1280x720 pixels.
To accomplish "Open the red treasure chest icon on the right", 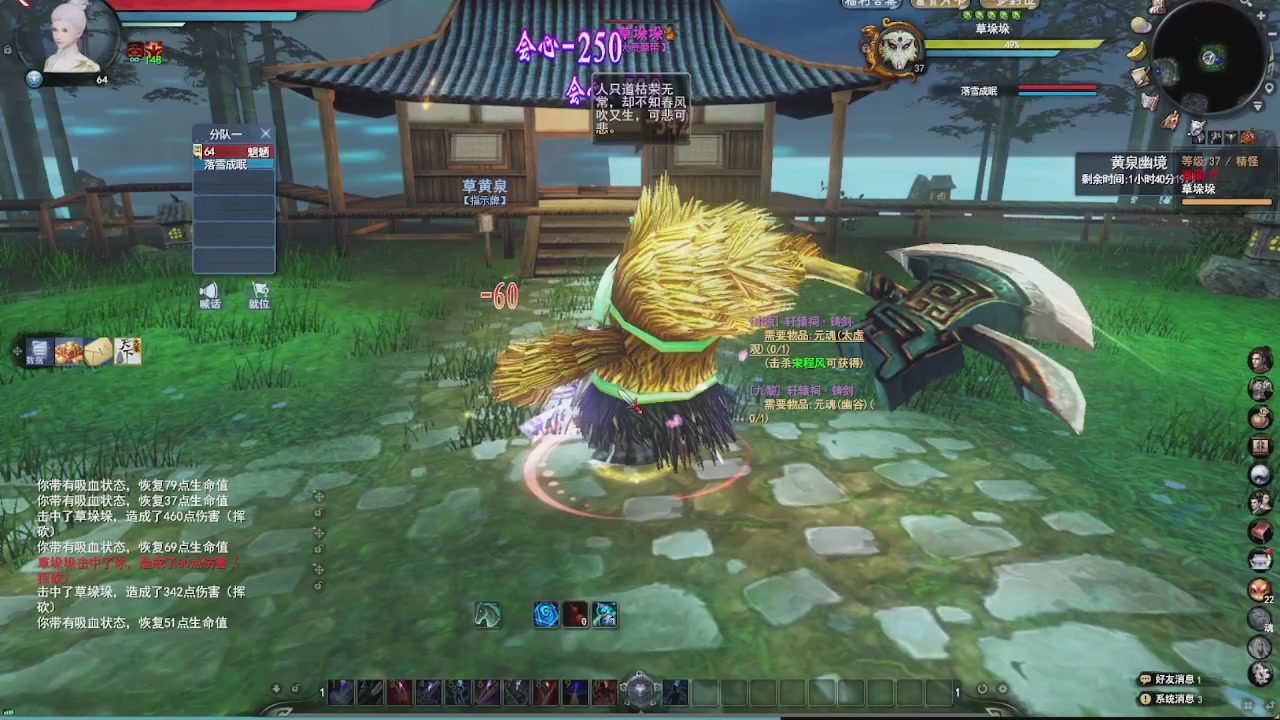I will pos(1262,530).
